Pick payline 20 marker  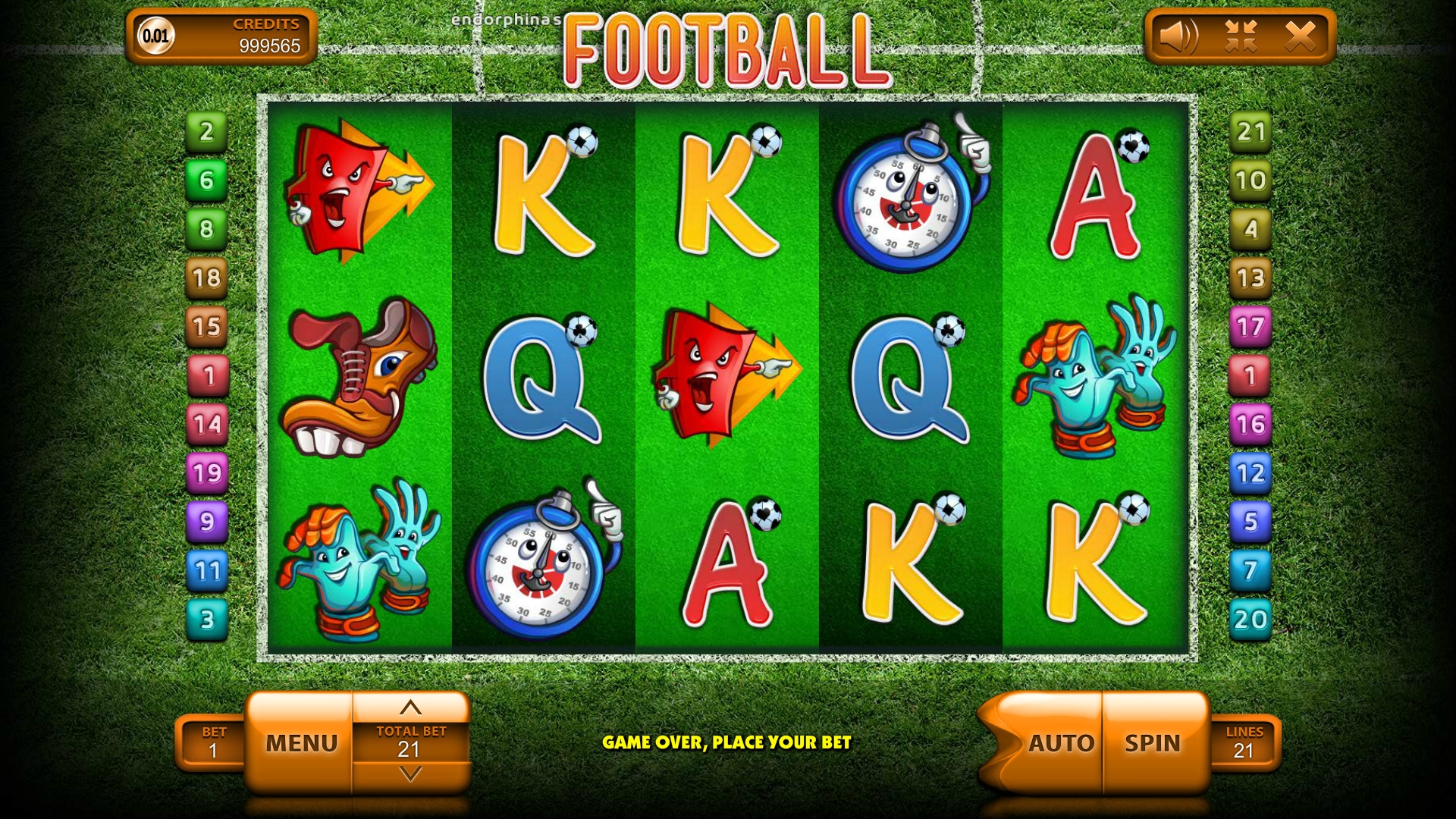(1250, 619)
